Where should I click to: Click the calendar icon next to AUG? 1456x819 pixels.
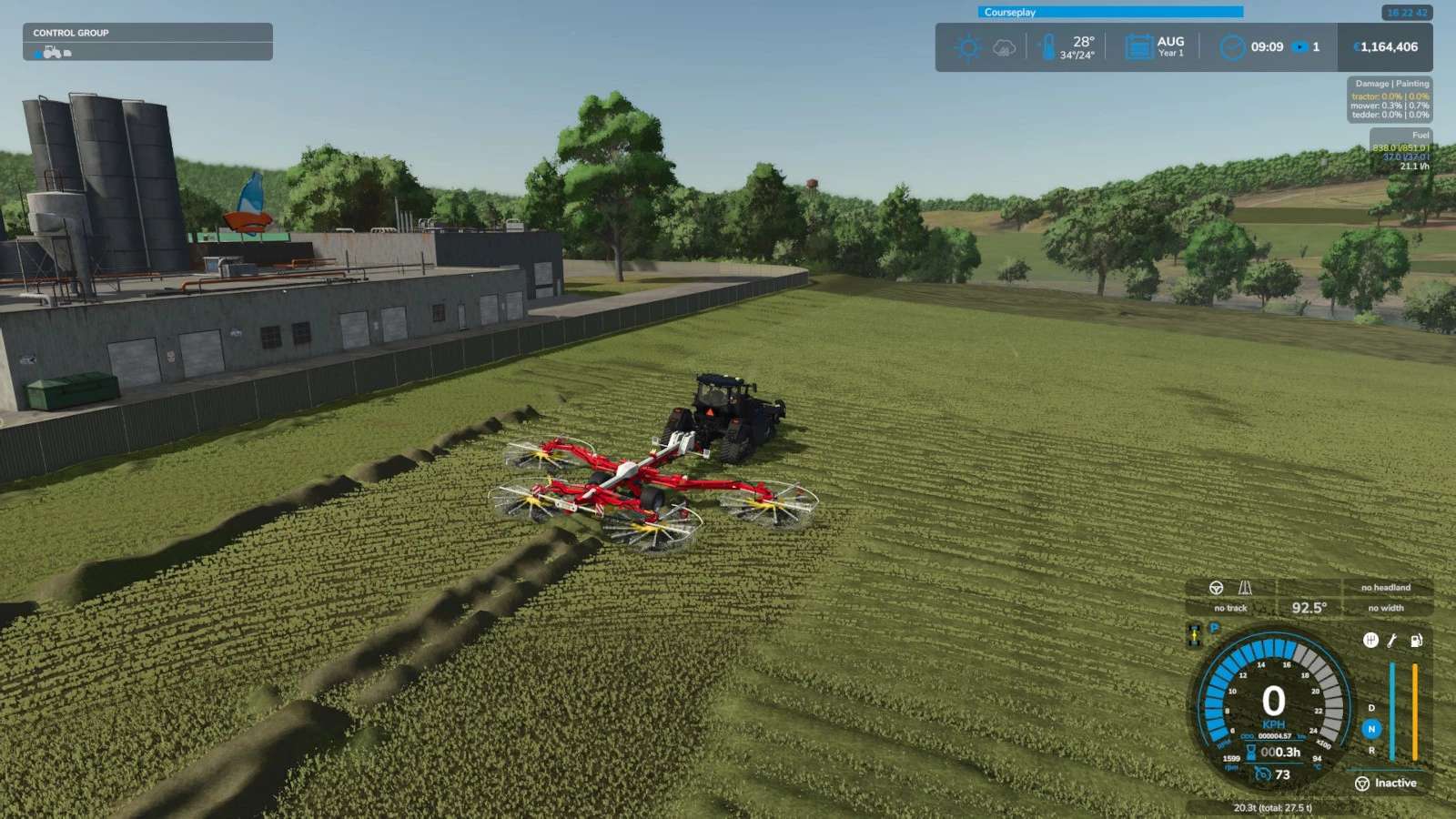pyautogui.click(x=1137, y=45)
